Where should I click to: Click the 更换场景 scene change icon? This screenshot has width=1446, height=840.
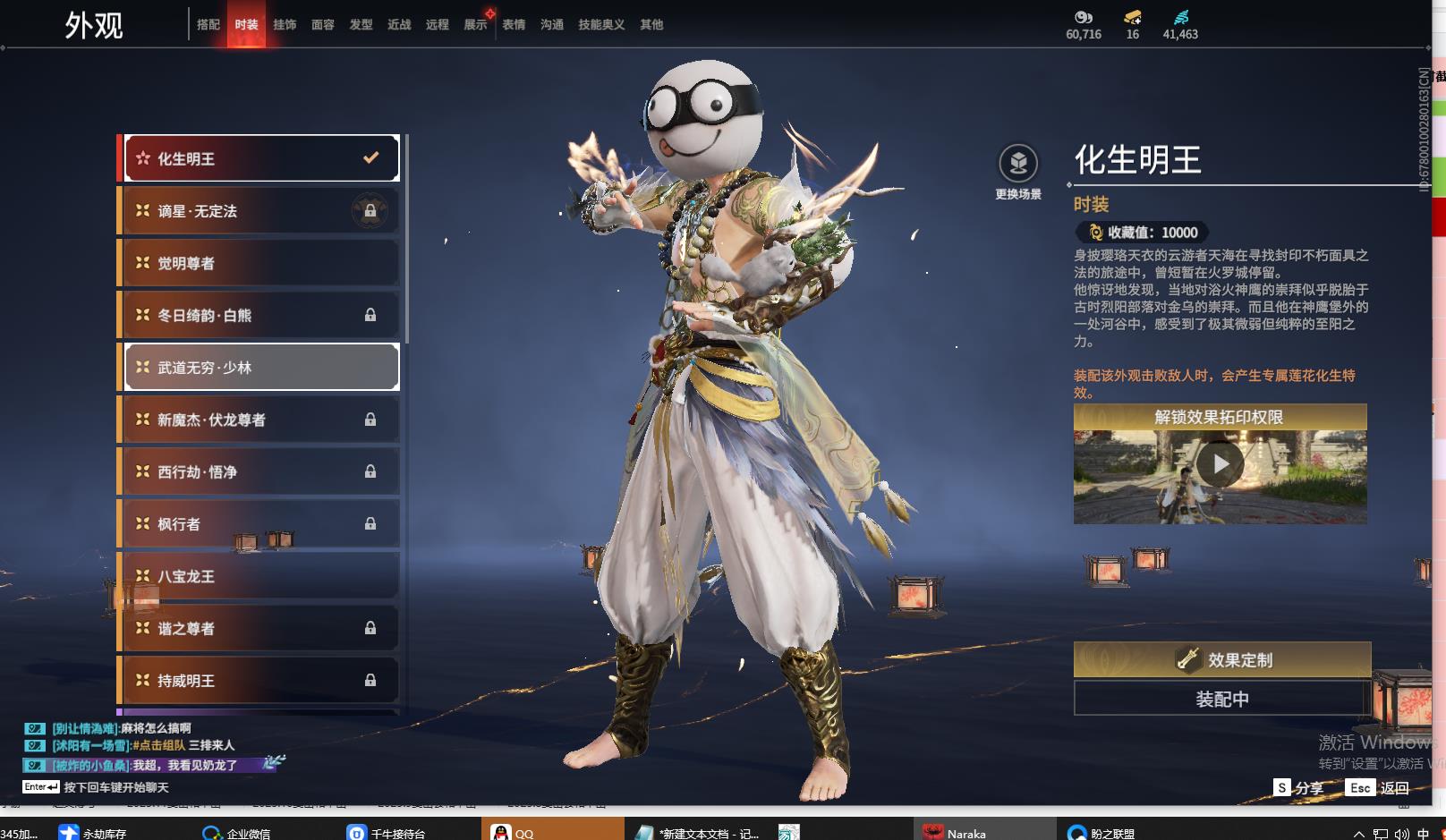coord(1018,164)
